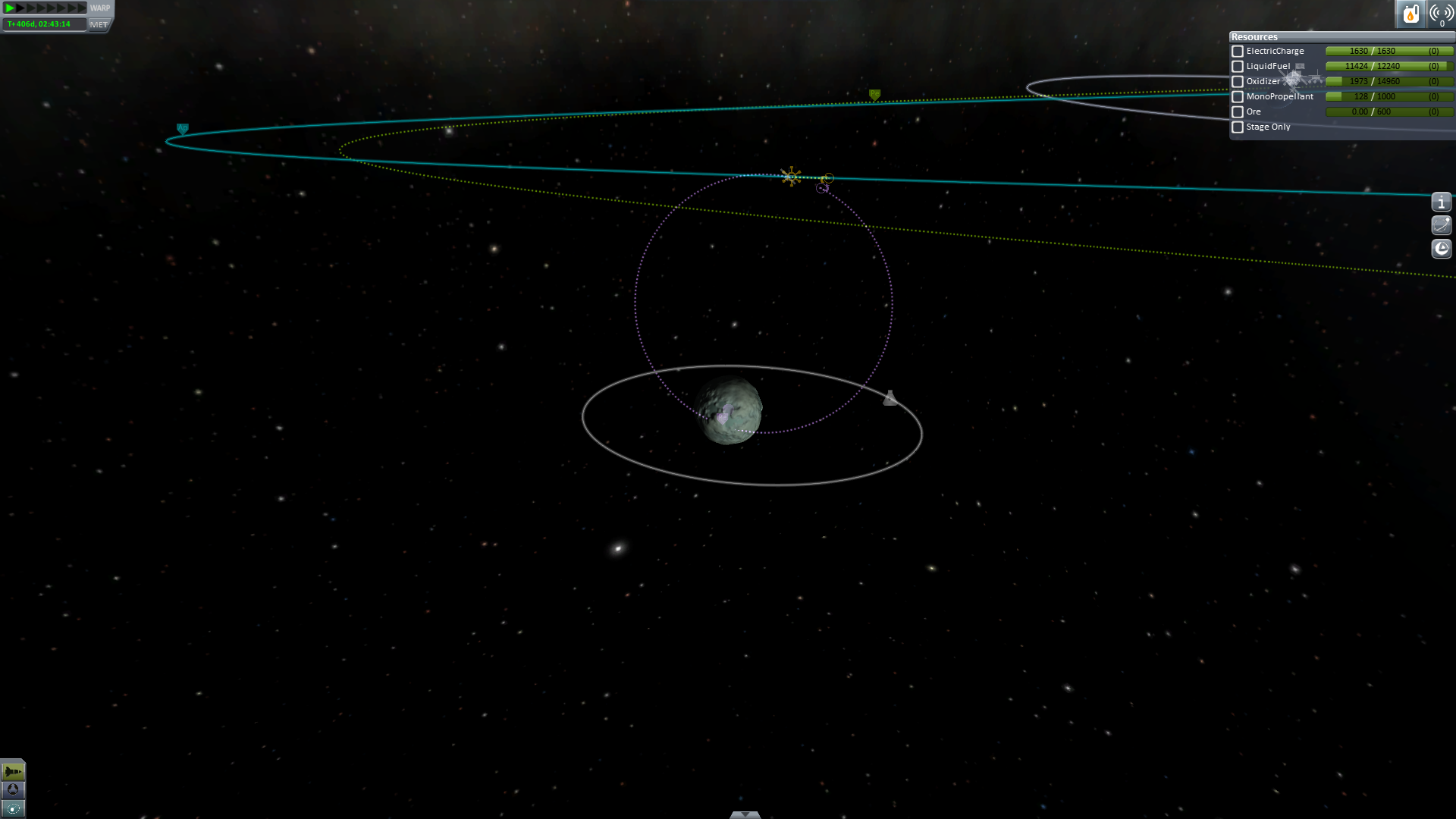Click the green 1x time warp arrow
1456x819 pixels.
[x=10, y=8]
